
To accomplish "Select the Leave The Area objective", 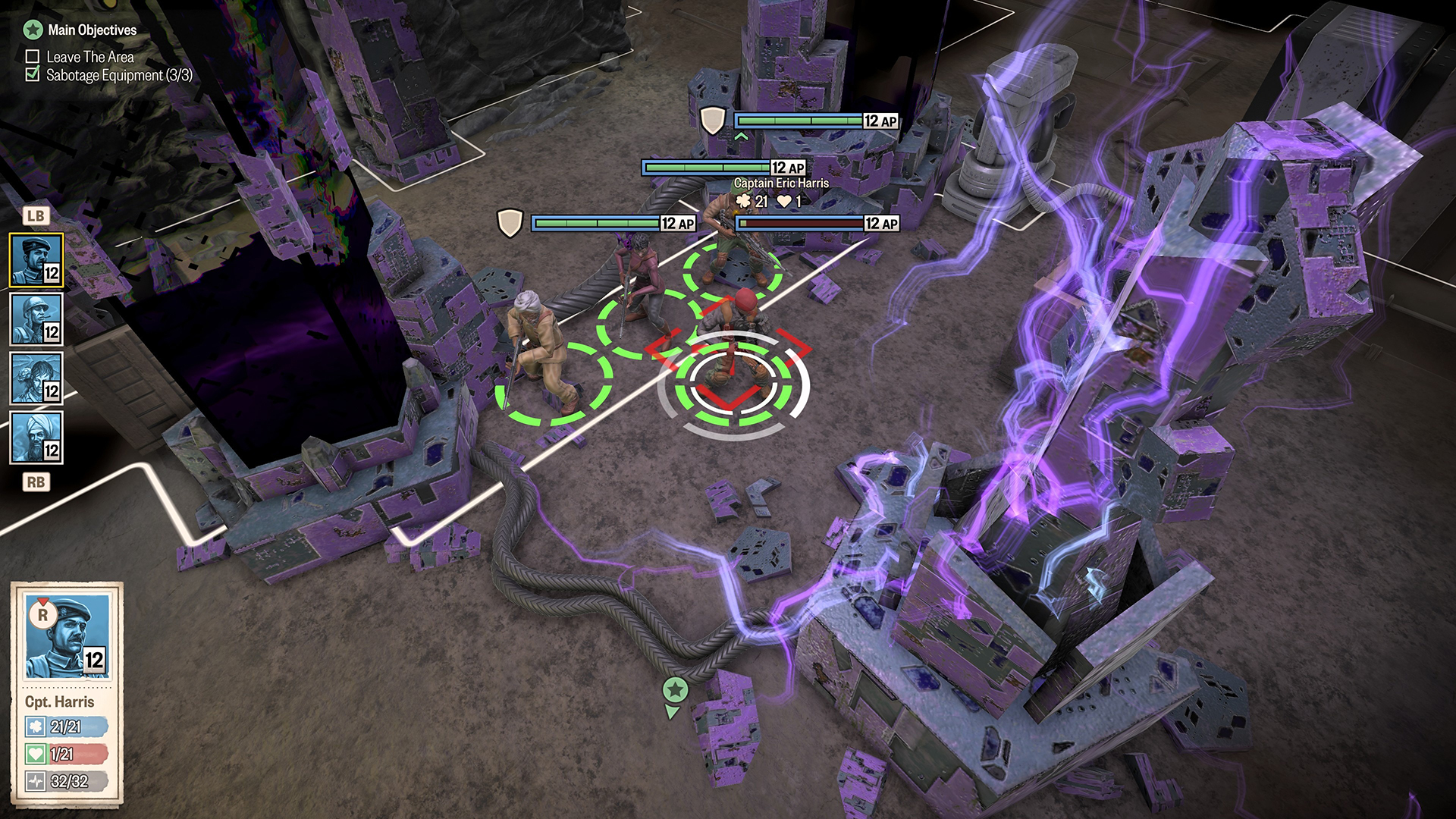I will pyautogui.click(x=89, y=57).
